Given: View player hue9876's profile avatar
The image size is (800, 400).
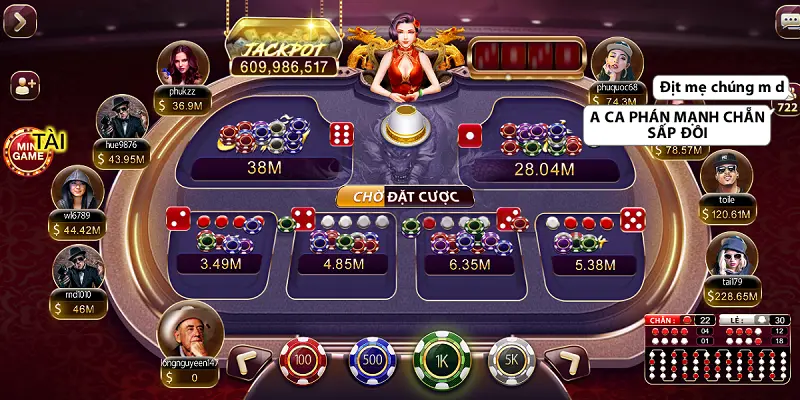Looking at the screenshot, I should coord(121,117).
